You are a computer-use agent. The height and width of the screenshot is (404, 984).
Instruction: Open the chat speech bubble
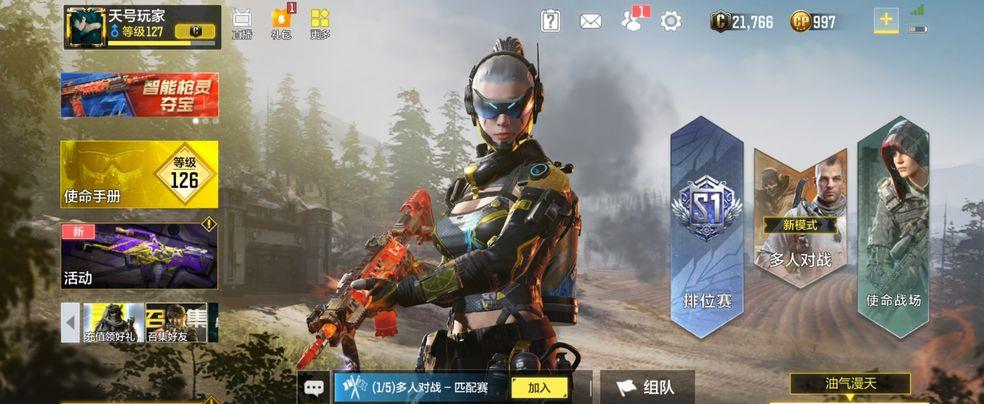point(314,387)
